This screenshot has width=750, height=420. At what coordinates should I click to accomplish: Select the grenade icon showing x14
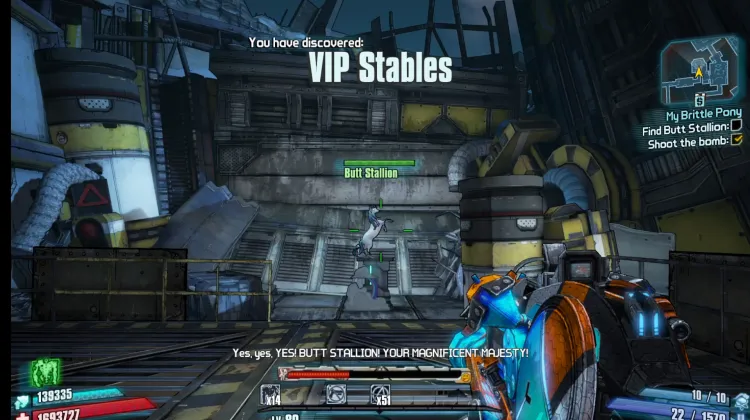272,393
